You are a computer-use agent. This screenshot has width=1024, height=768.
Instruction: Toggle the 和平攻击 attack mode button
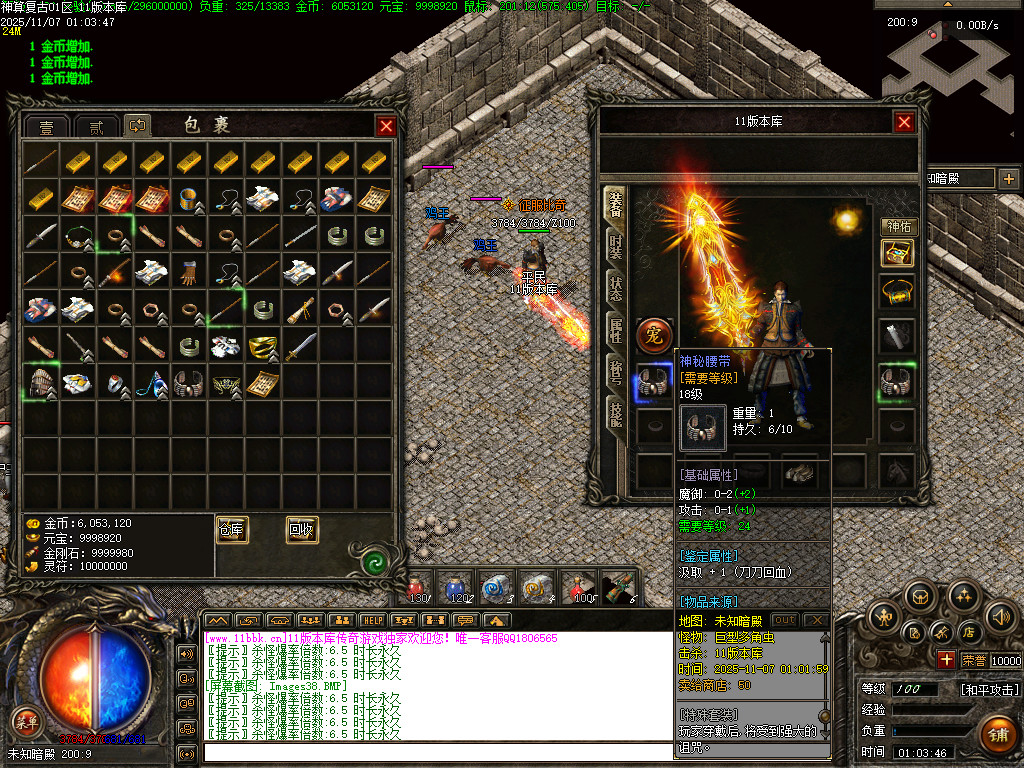click(x=990, y=689)
